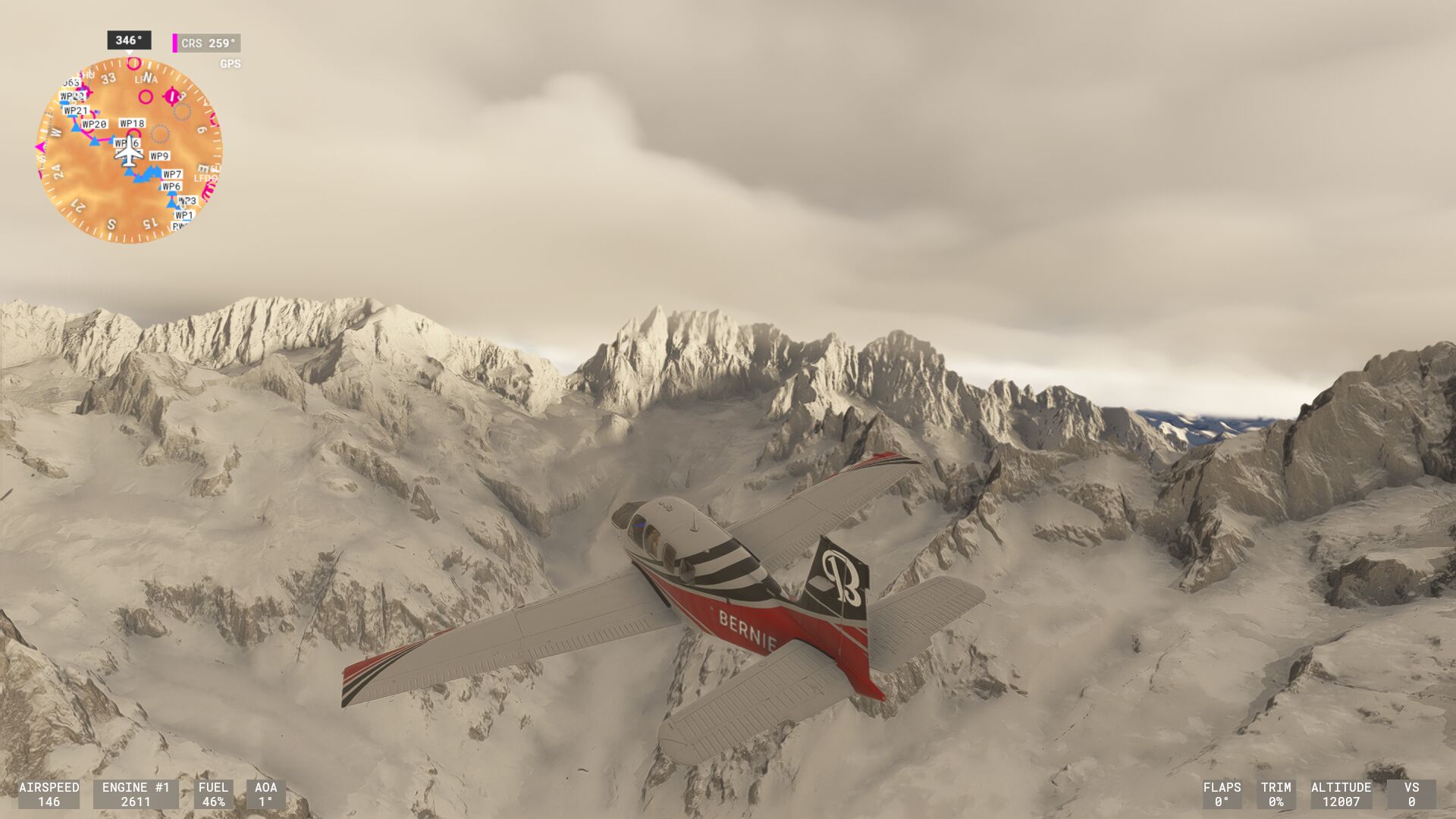This screenshot has height=819, width=1456.
Task: Click the white aircraft icon on the minimap
Action: 129,152
